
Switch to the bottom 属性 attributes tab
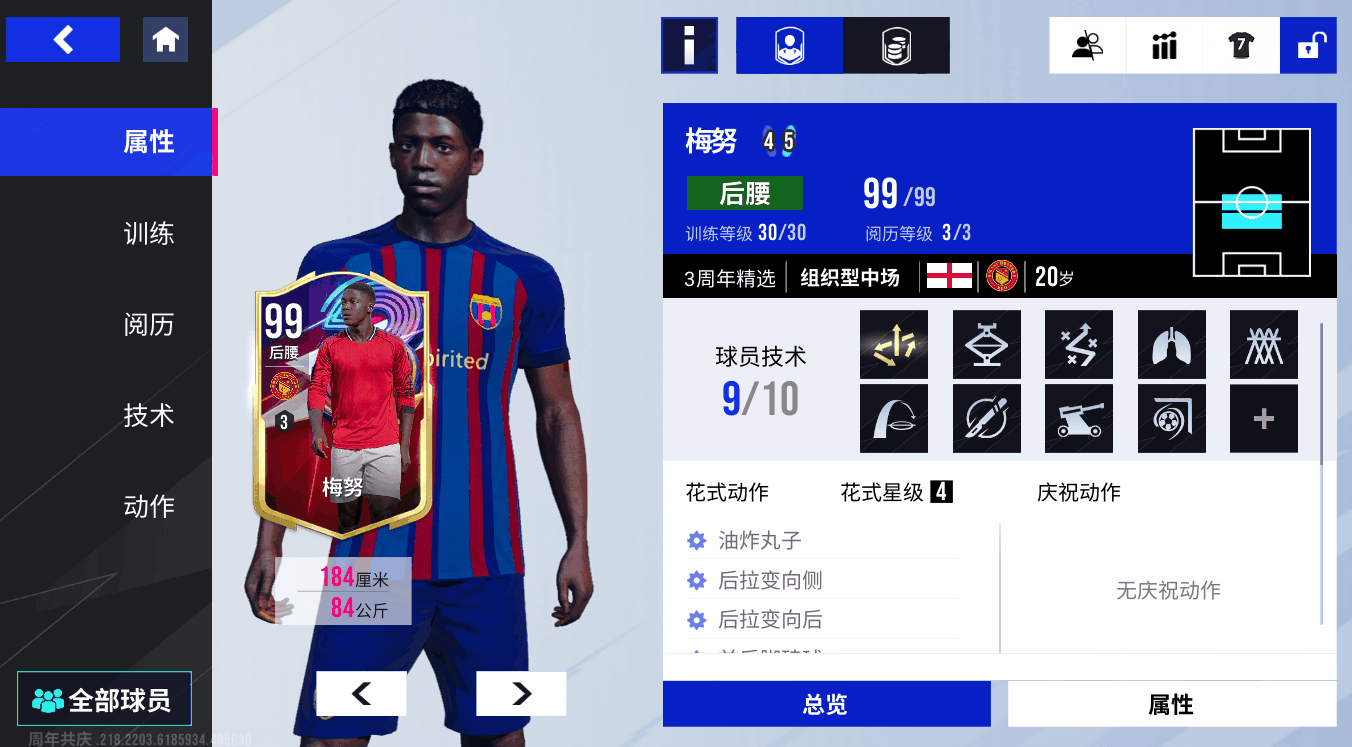[1171, 704]
